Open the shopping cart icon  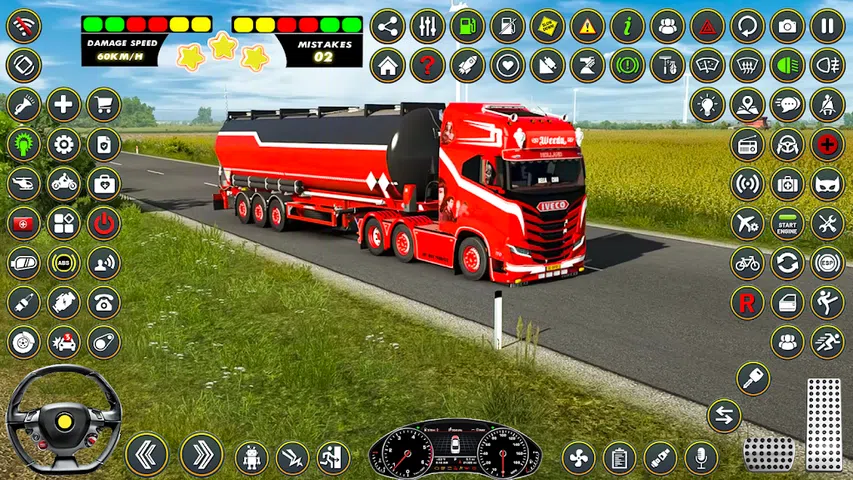pos(103,104)
